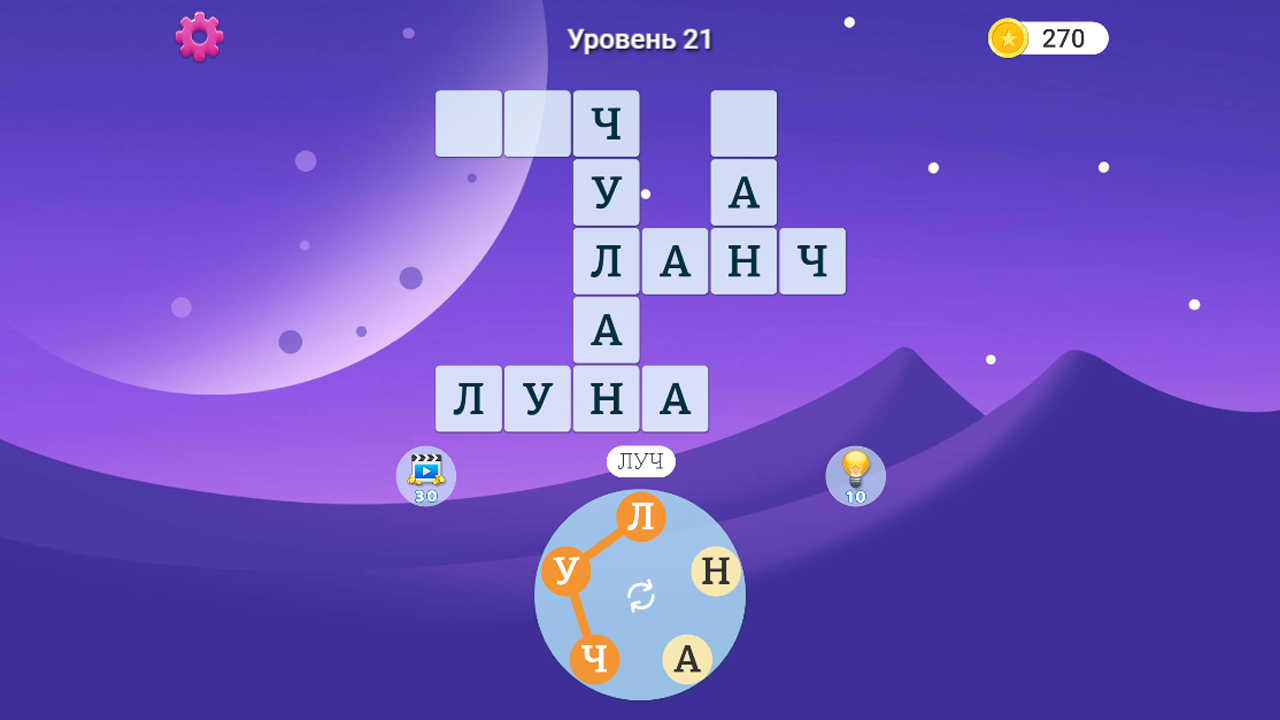Click the video hint icon costing 30

(x=425, y=476)
